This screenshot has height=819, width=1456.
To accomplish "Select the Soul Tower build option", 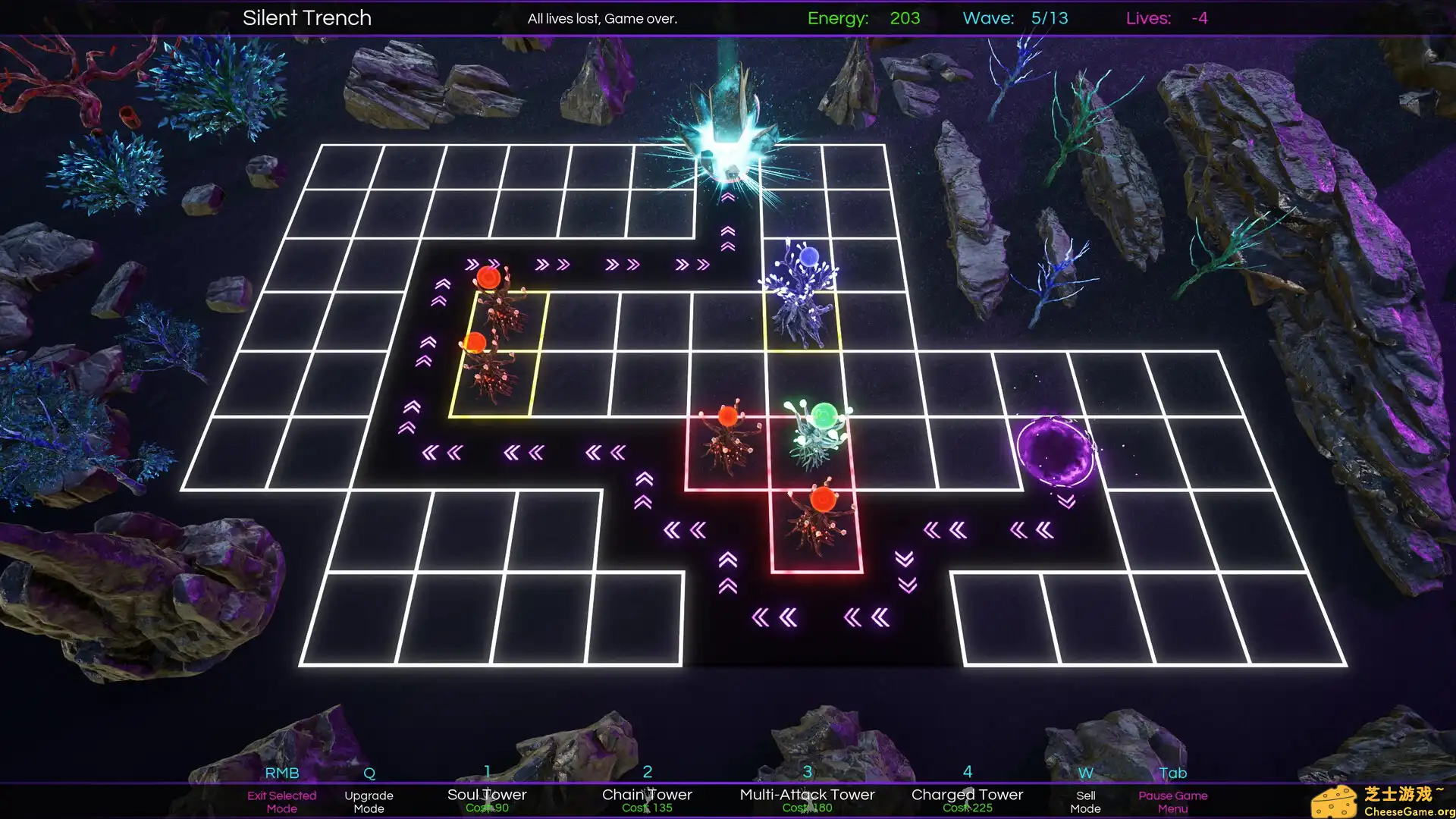I will coord(486,795).
